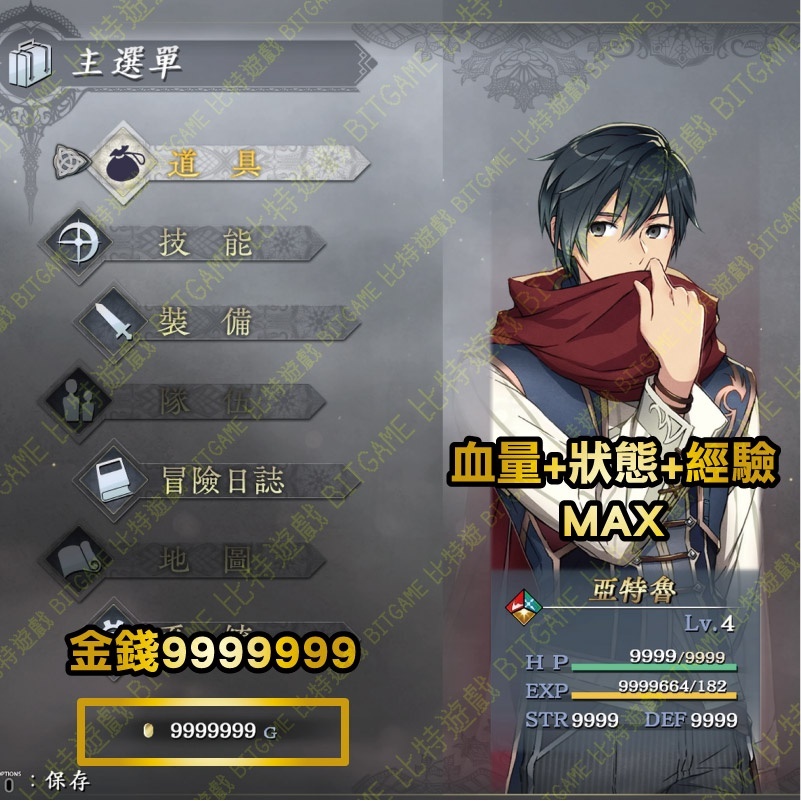The width and height of the screenshot is (801, 801).
Task: Open the 冒險日誌 adventure journal
Action: click(222, 481)
